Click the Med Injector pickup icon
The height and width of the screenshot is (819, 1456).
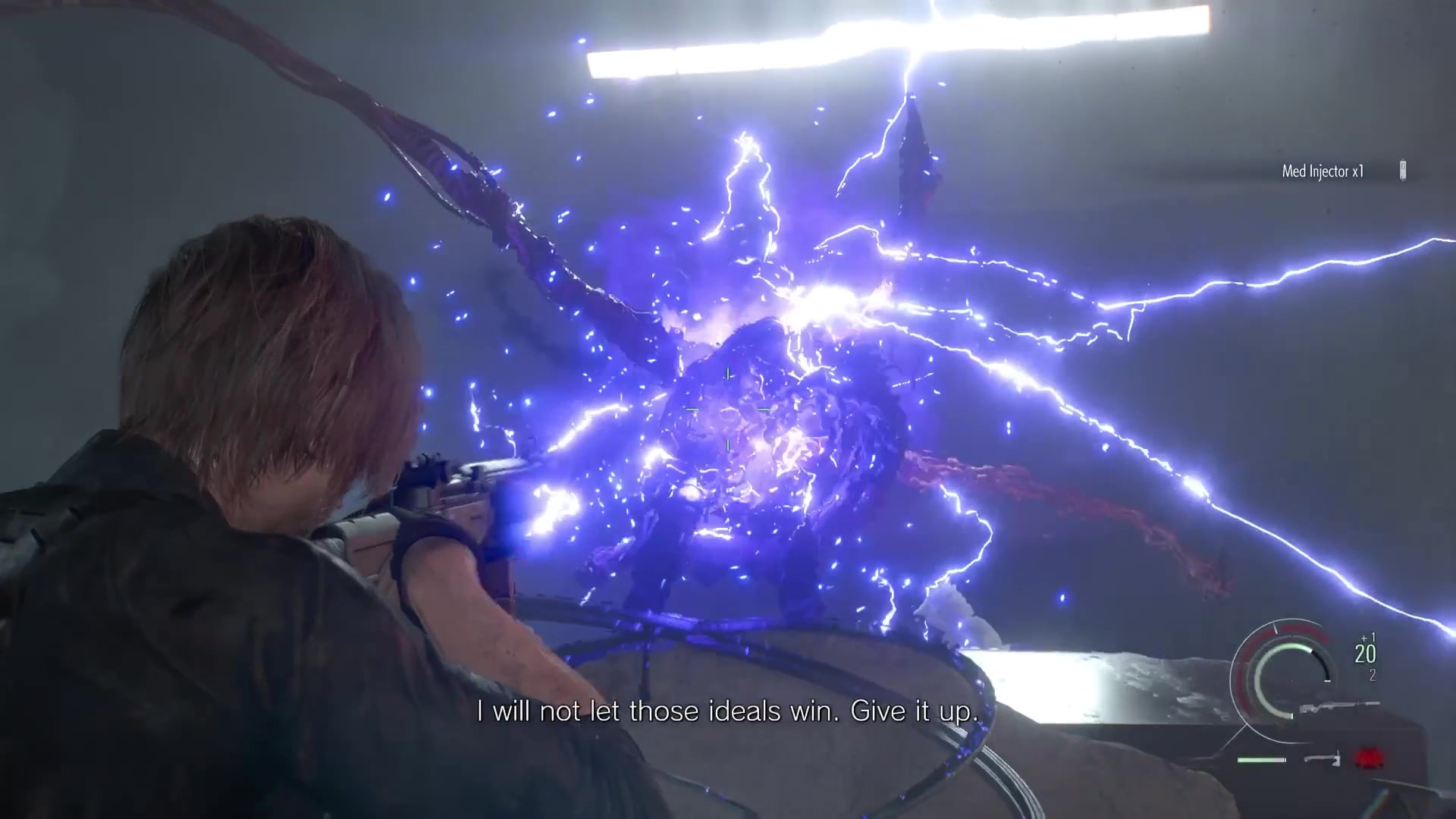(x=1402, y=171)
